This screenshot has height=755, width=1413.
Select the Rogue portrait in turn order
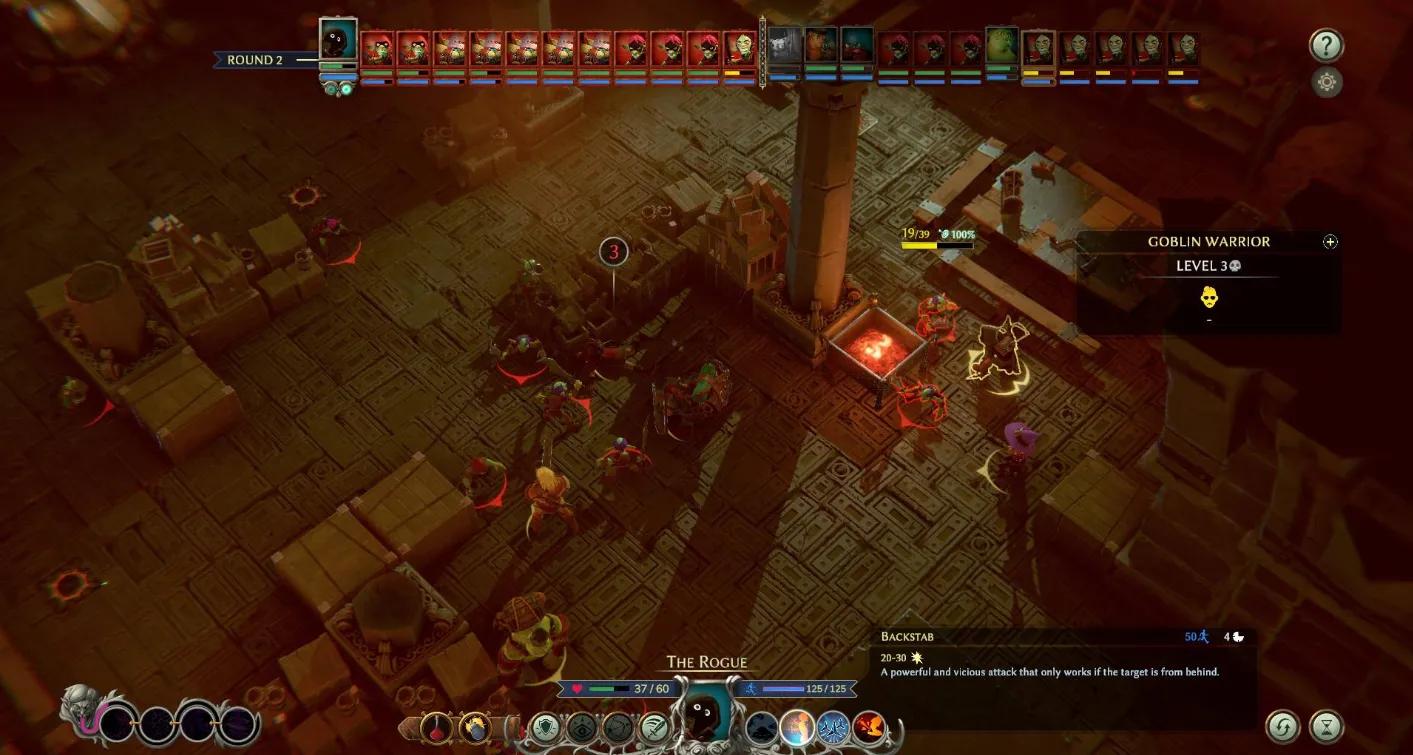click(338, 41)
